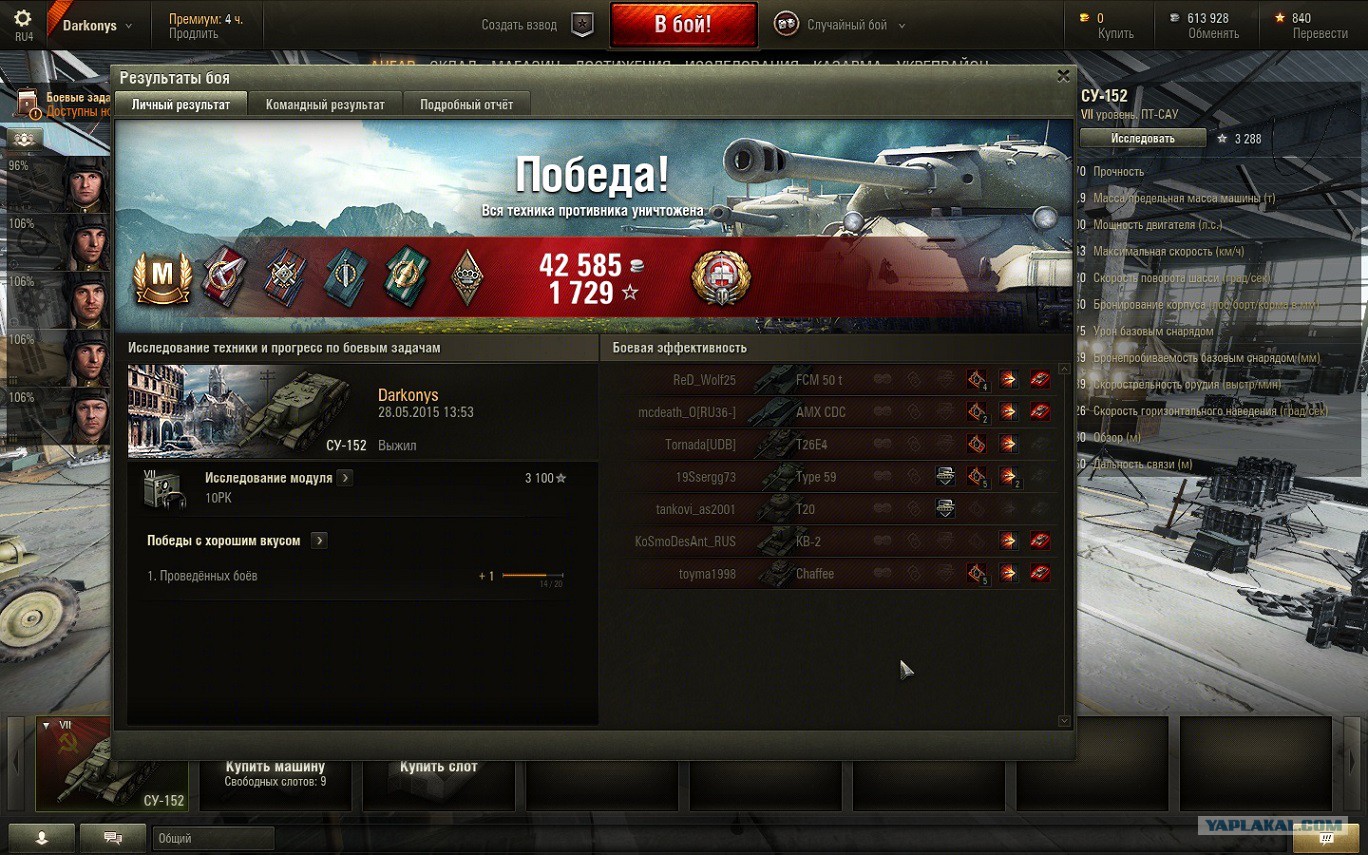
Task: Start battle with В бой! button
Action: pyautogui.click(x=683, y=25)
